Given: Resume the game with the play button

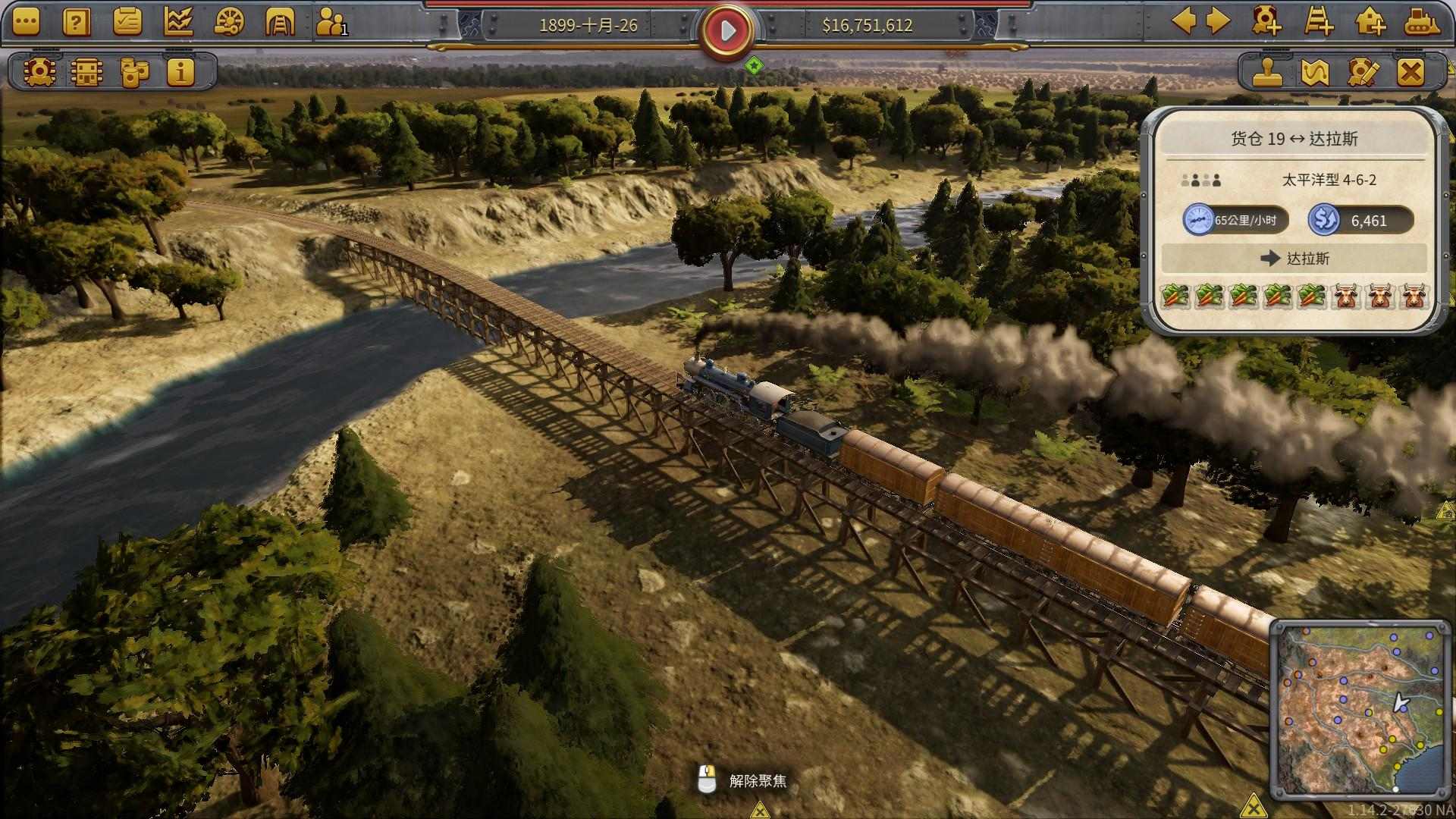Looking at the screenshot, I should point(727,31).
